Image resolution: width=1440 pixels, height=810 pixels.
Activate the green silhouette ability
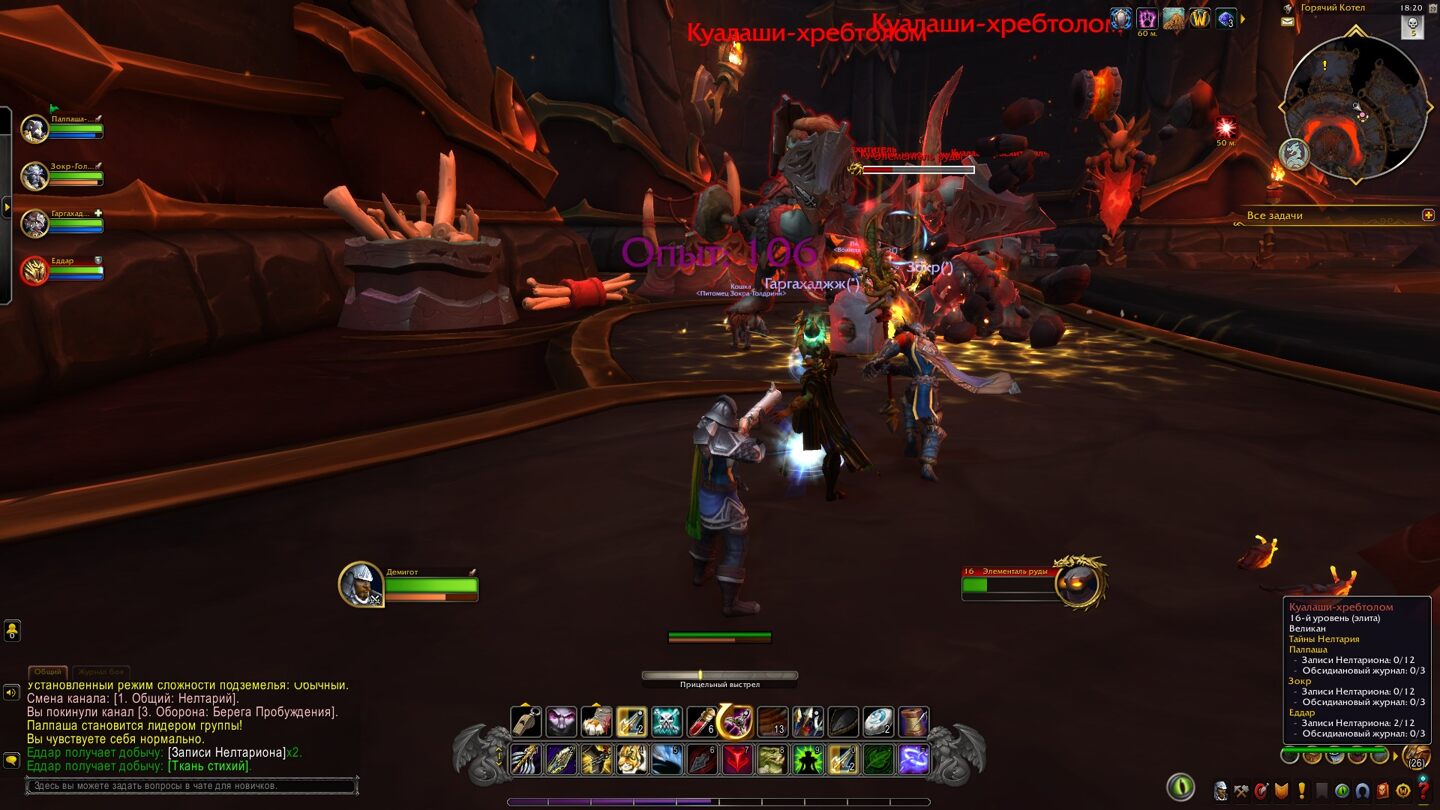[807, 760]
